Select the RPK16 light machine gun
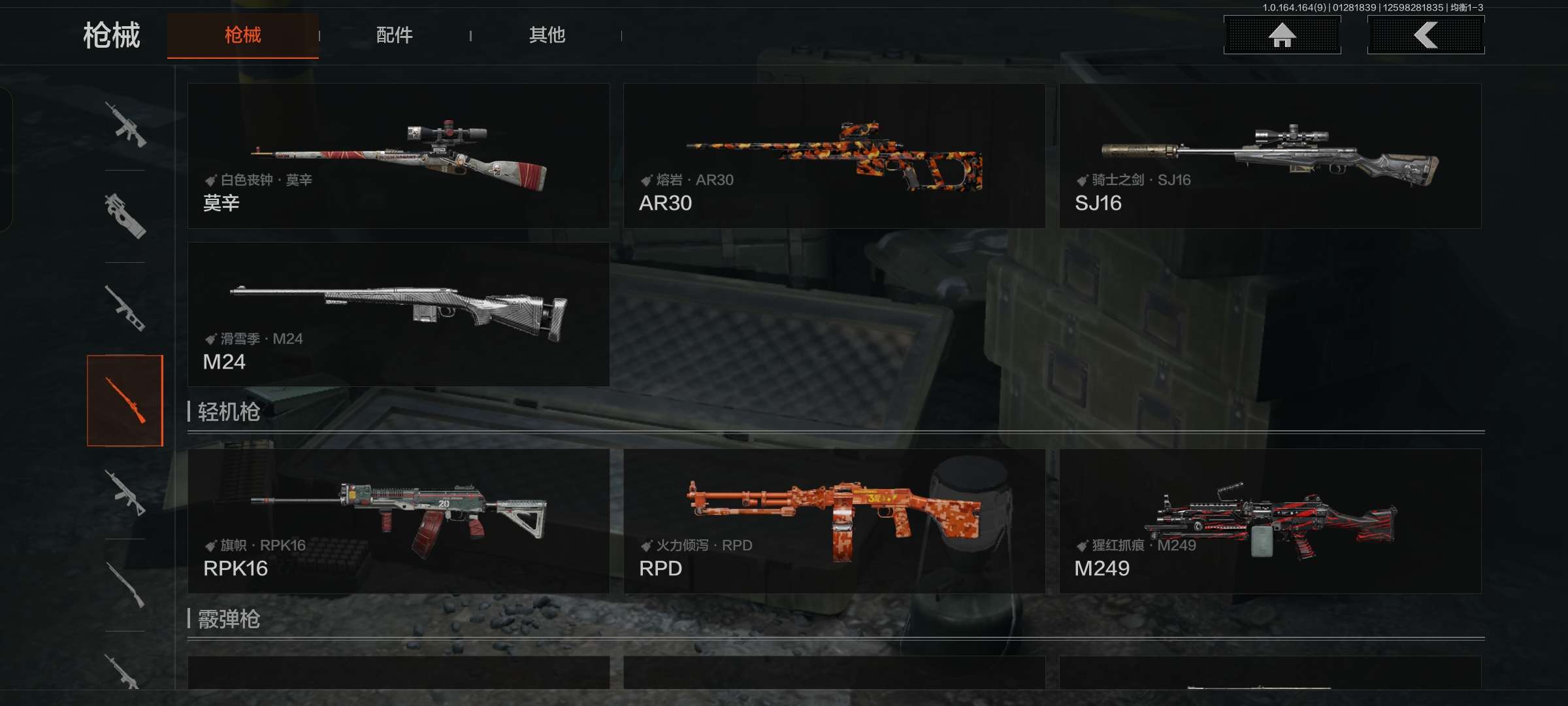The height and width of the screenshot is (706, 1568). 399,521
